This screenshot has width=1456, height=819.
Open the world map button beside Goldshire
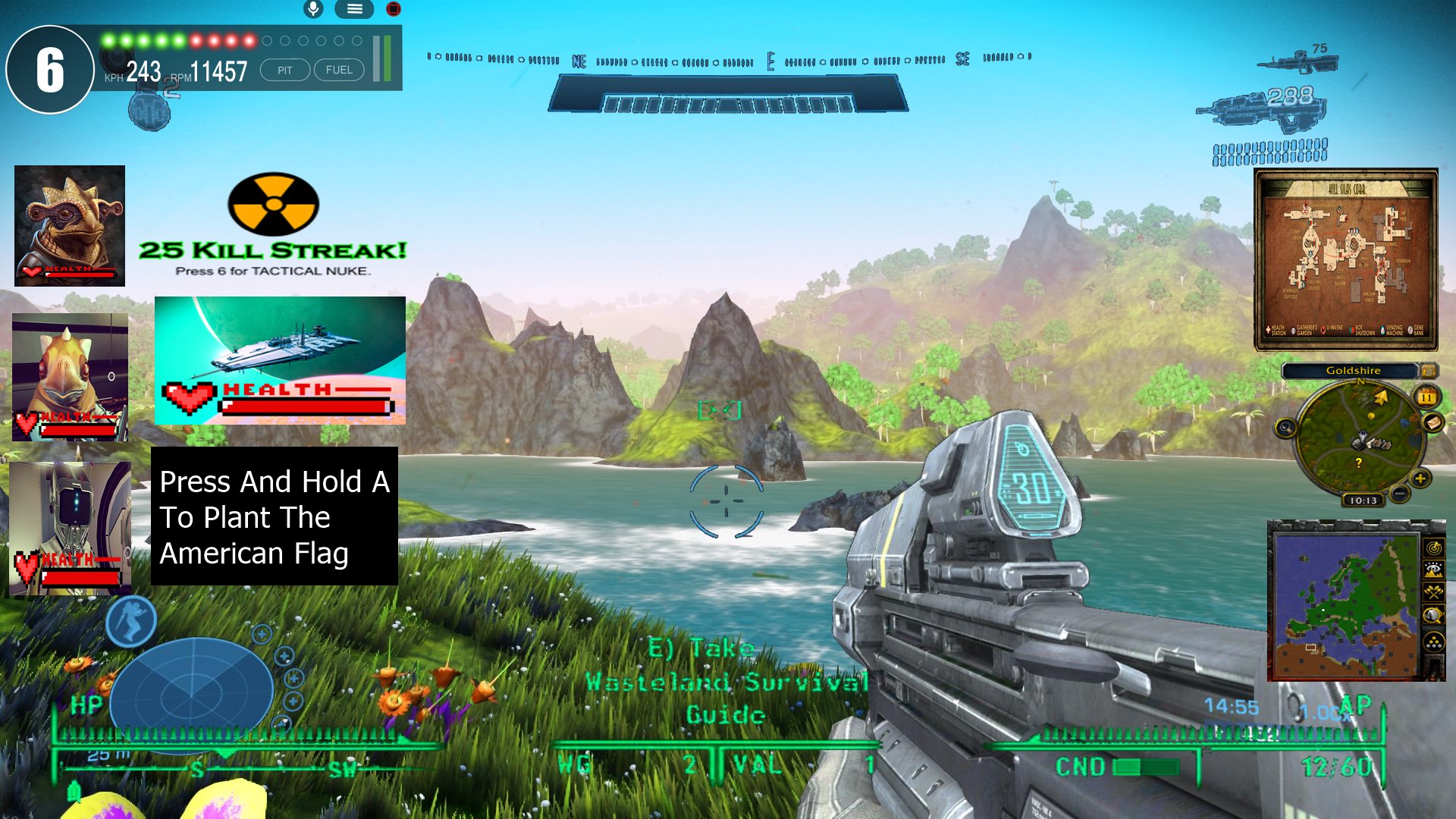(1428, 371)
